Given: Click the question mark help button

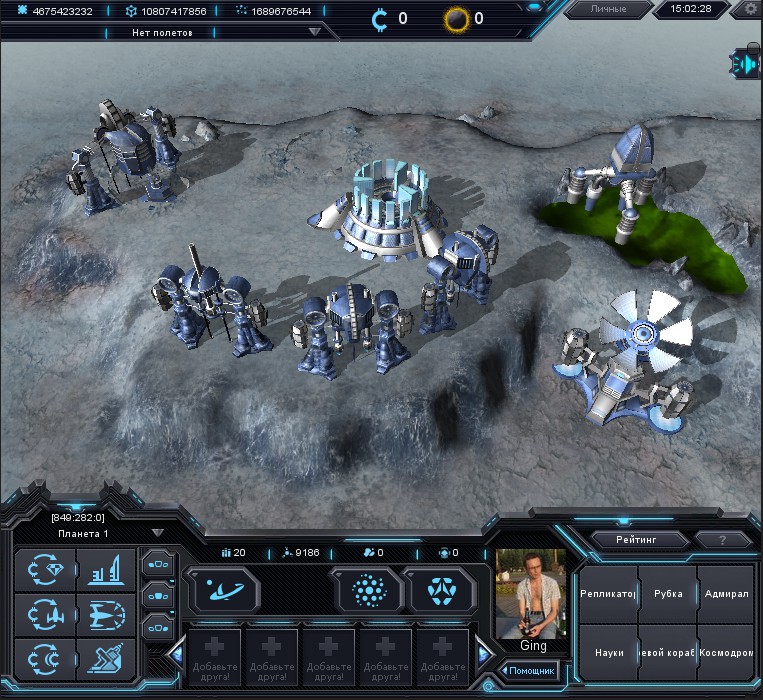Looking at the screenshot, I should (722, 539).
